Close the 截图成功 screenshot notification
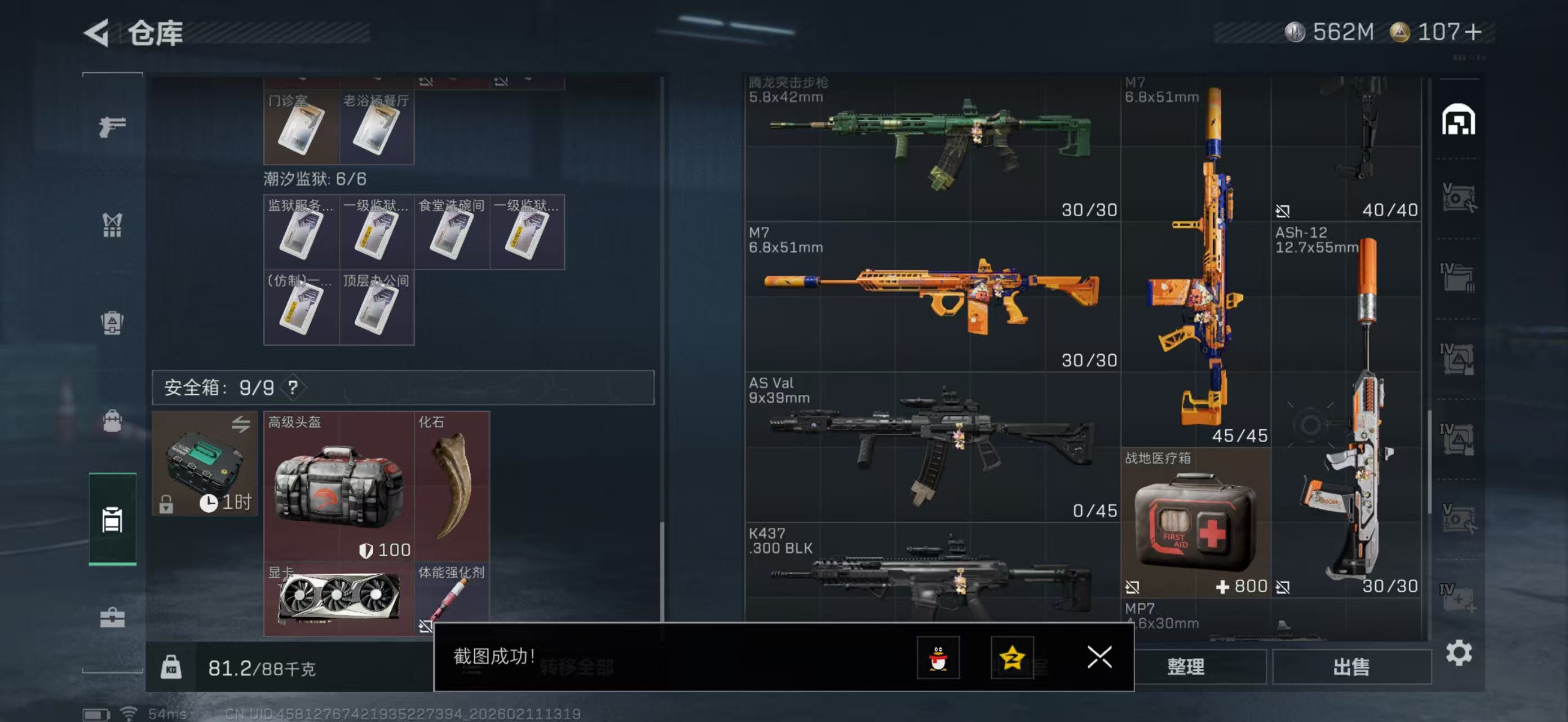This screenshot has height=722, width=1568. click(1099, 657)
